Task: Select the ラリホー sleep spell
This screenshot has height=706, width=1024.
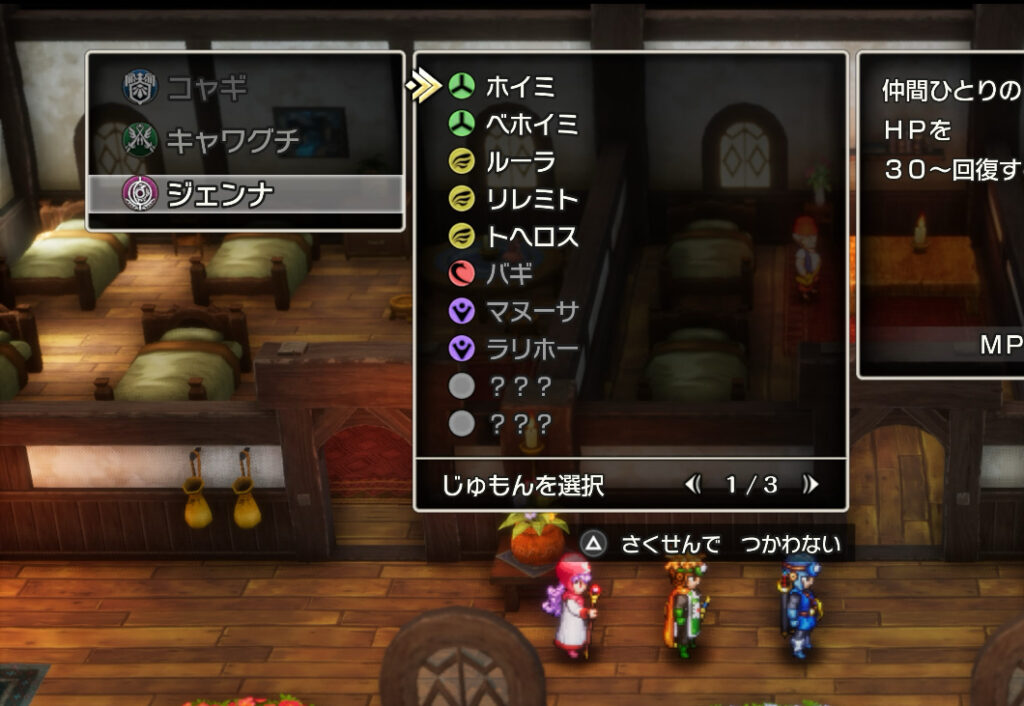Action: 531,349
